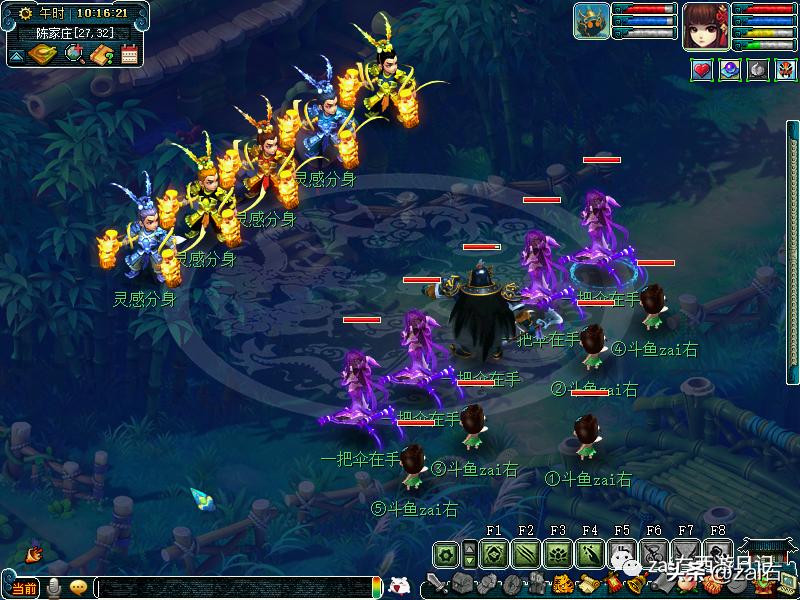800x600 pixels.
Task: Activate the F3 lotus skill
Action: pyautogui.click(x=558, y=553)
